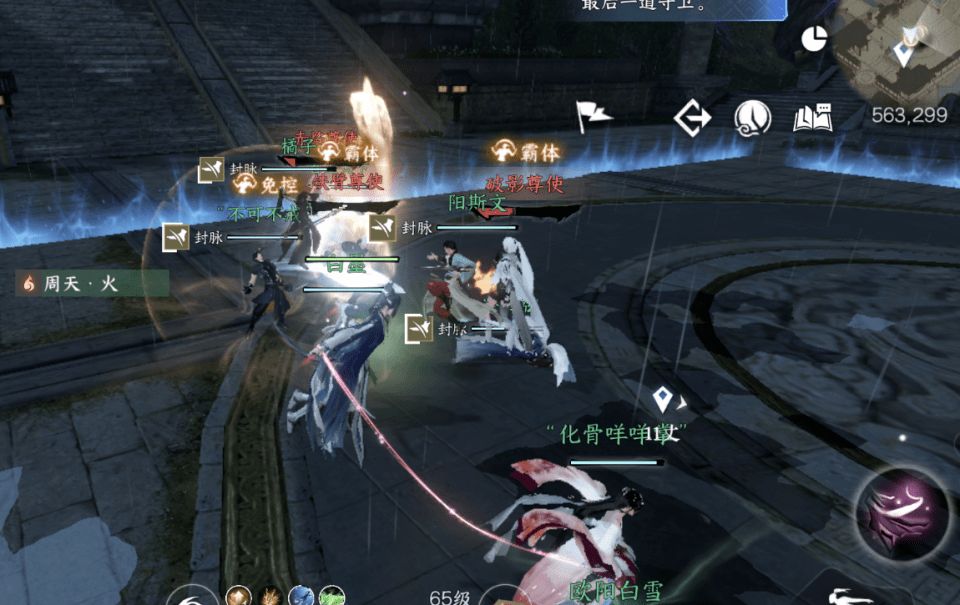Open the round swirl emblem icon

click(752, 119)
